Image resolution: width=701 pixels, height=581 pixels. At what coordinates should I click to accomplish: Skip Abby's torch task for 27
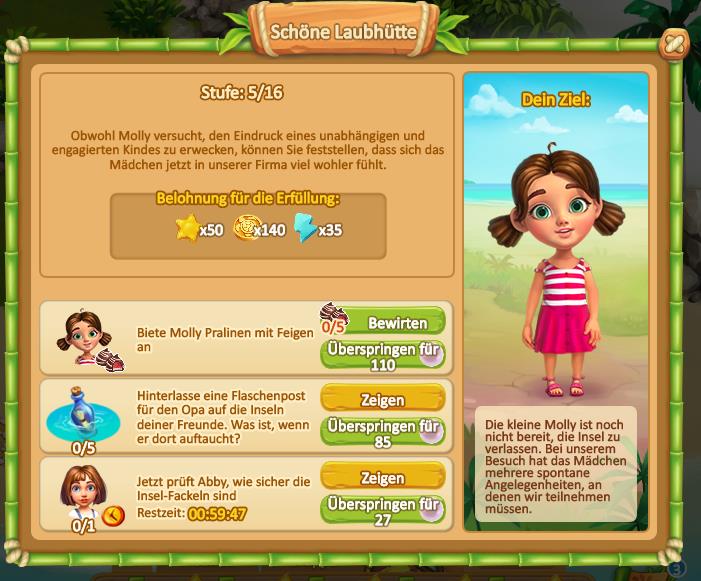coord(382,509)
